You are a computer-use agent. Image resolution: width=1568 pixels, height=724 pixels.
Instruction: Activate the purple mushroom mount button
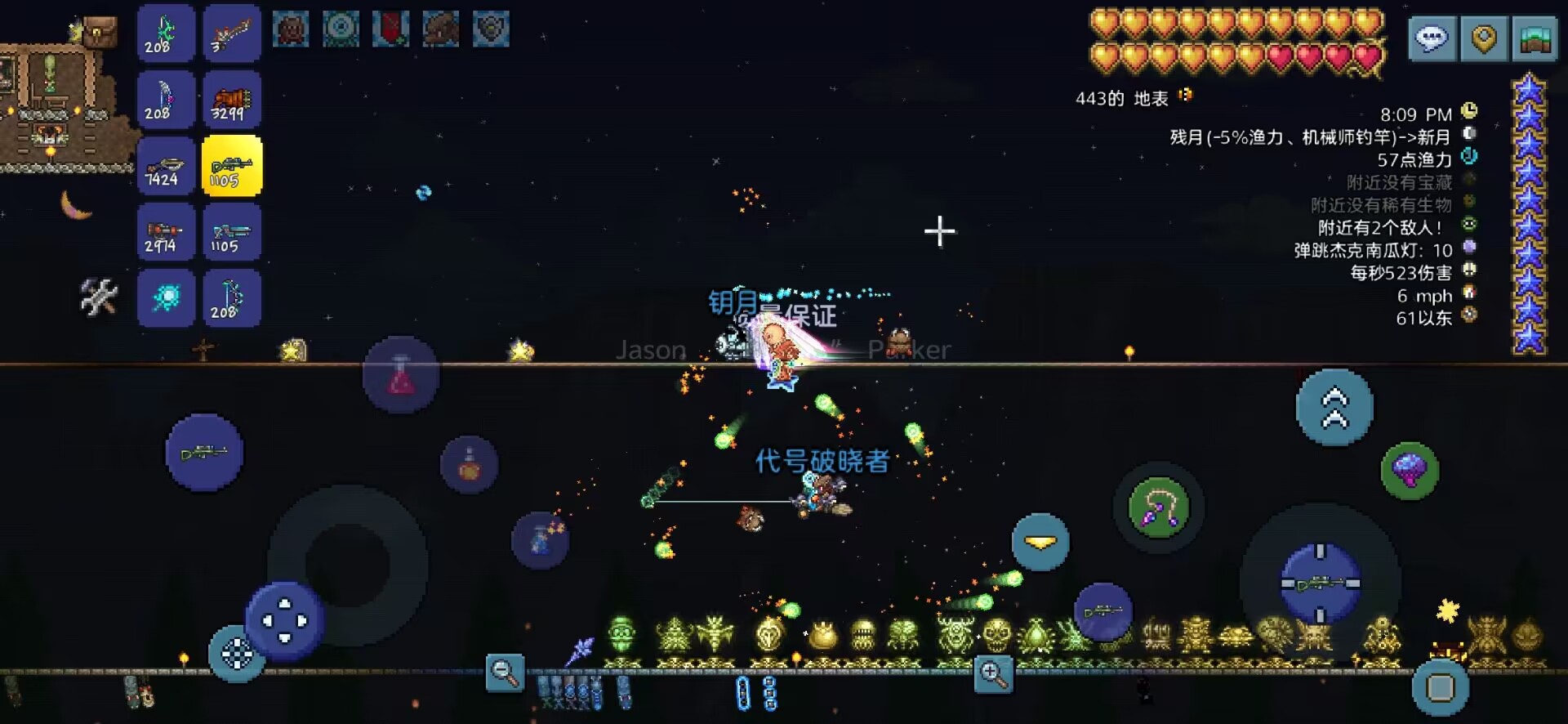pos(1410,471)
